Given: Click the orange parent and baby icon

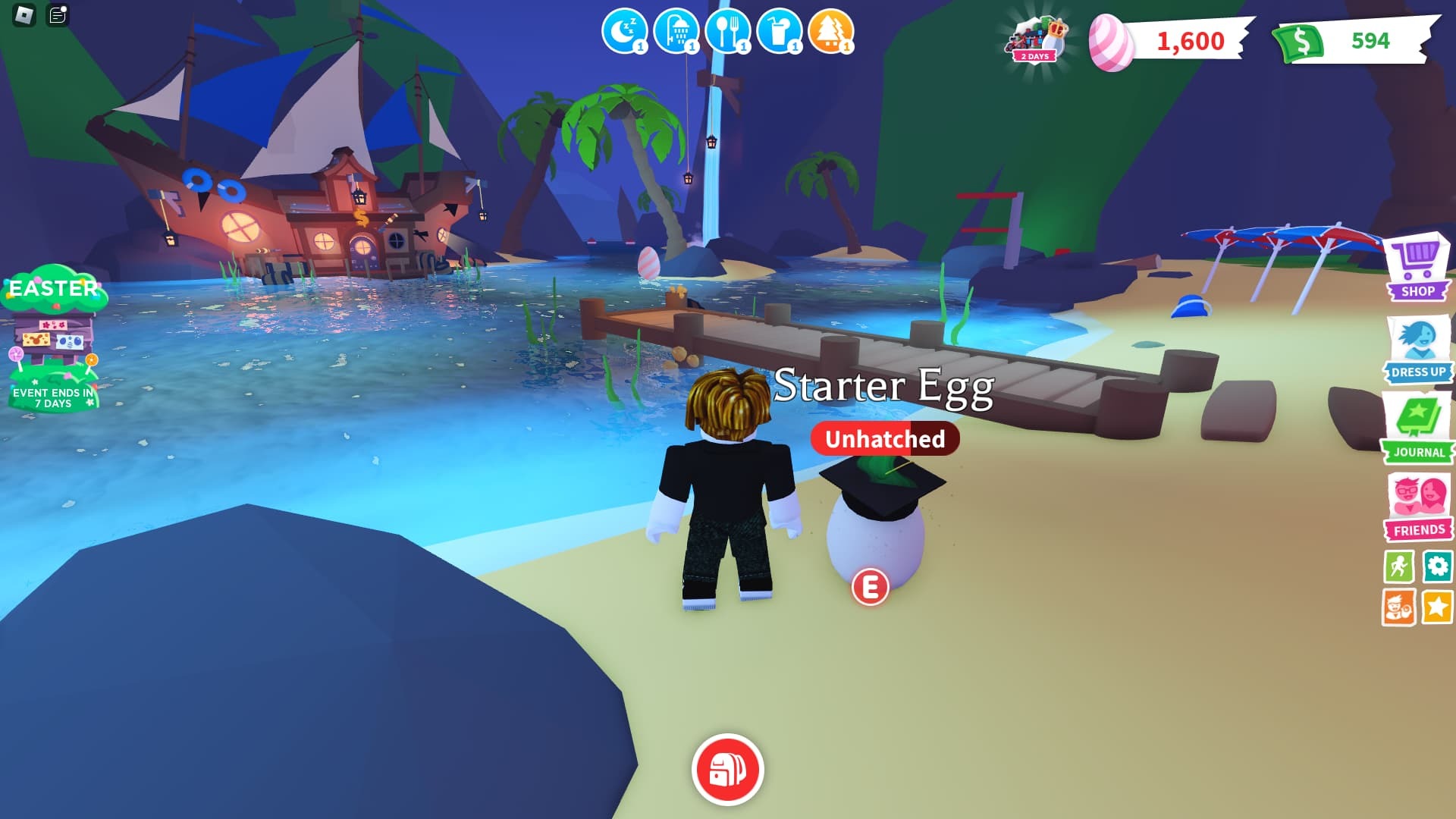Looking at the screenshot, I should (x=1398, y=607).
